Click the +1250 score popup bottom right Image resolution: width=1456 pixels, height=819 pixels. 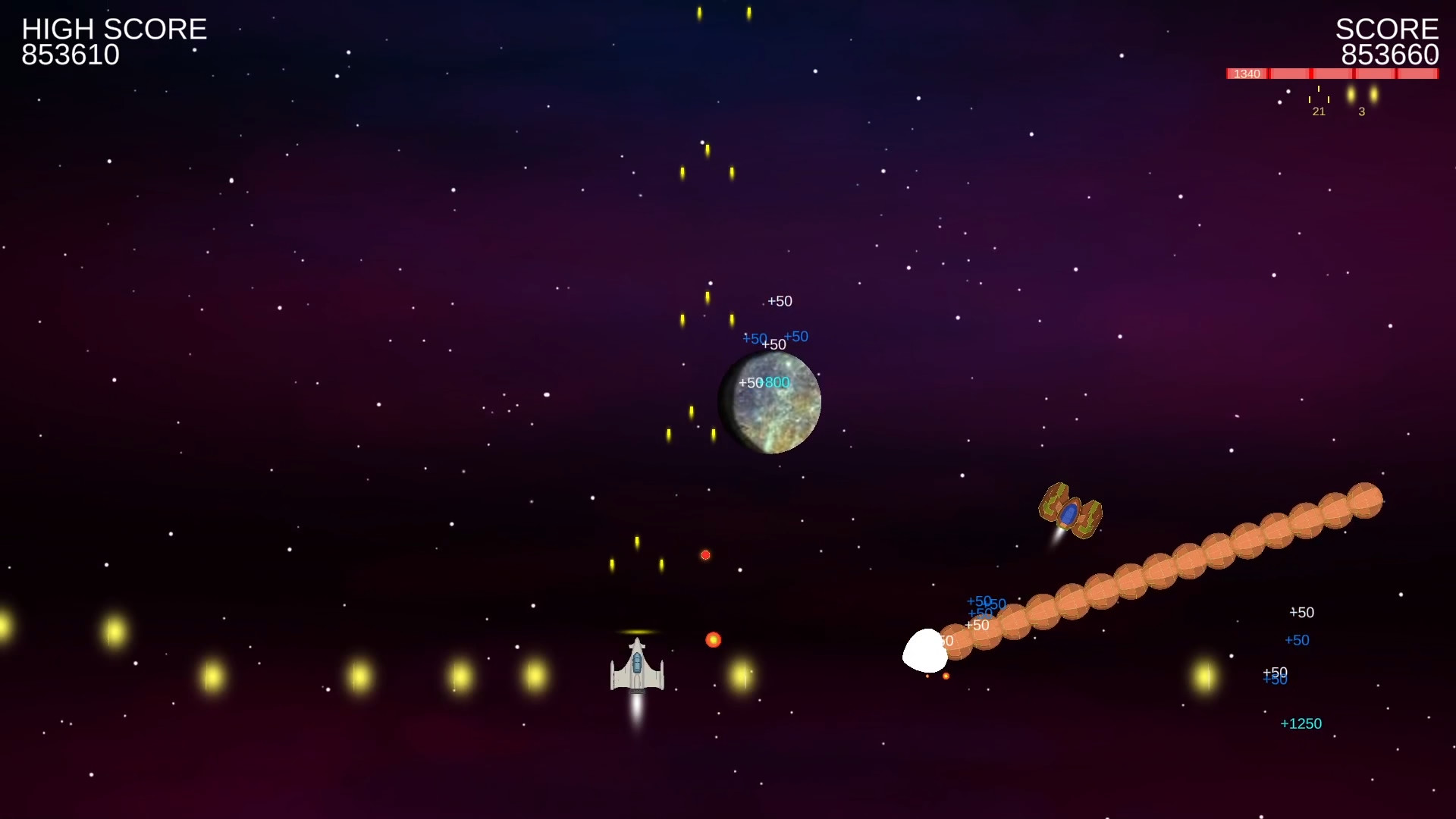pos(1301,723)
